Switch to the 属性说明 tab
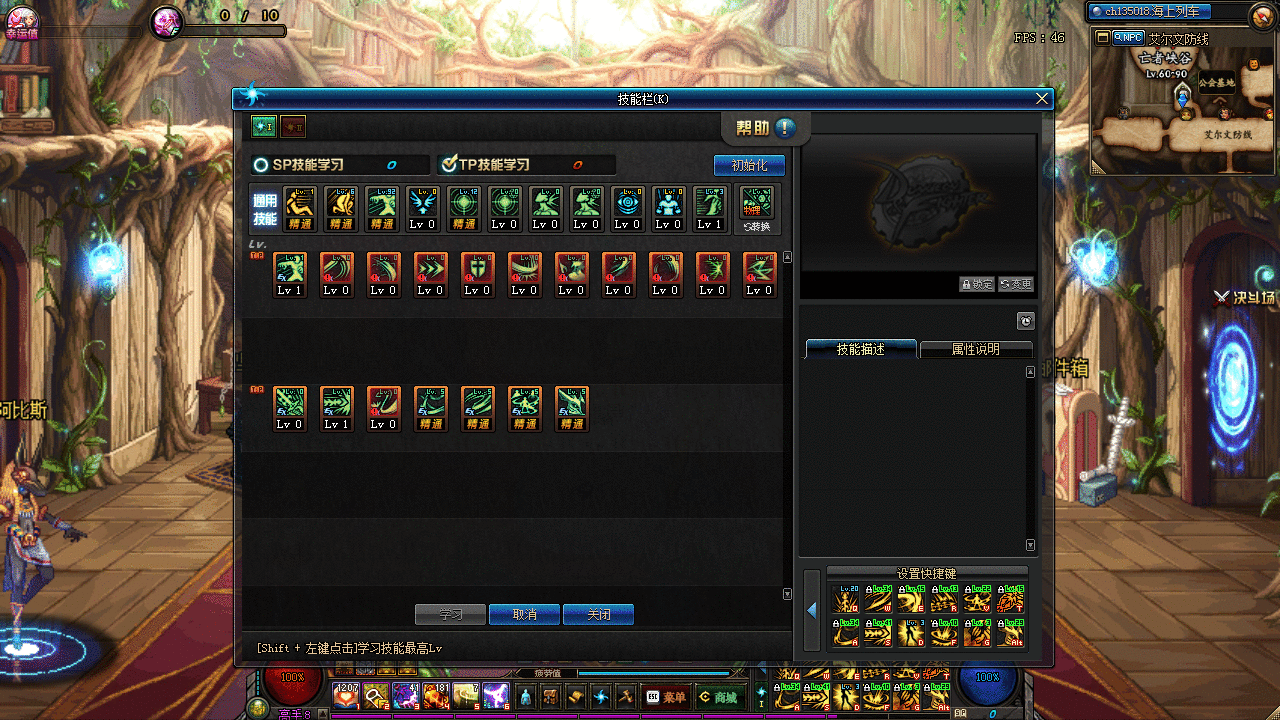 [x=975, y=349]
